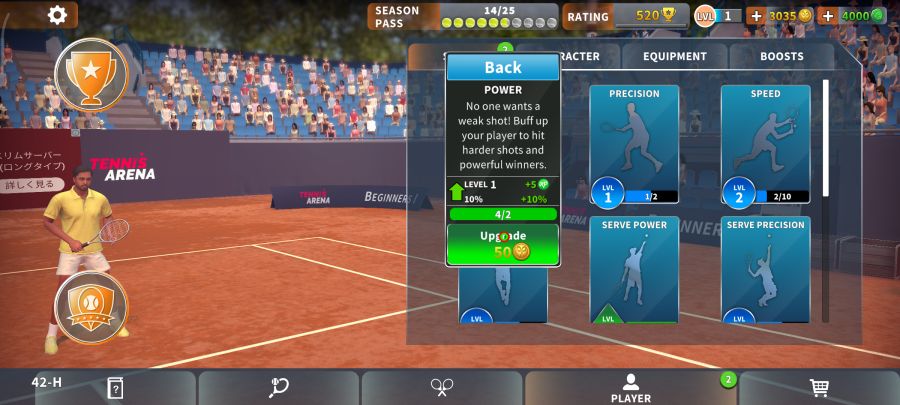Switch to the Equipment tab
Image resolution: width=900 pixels, height=405 pixels.
click(675, 57)
